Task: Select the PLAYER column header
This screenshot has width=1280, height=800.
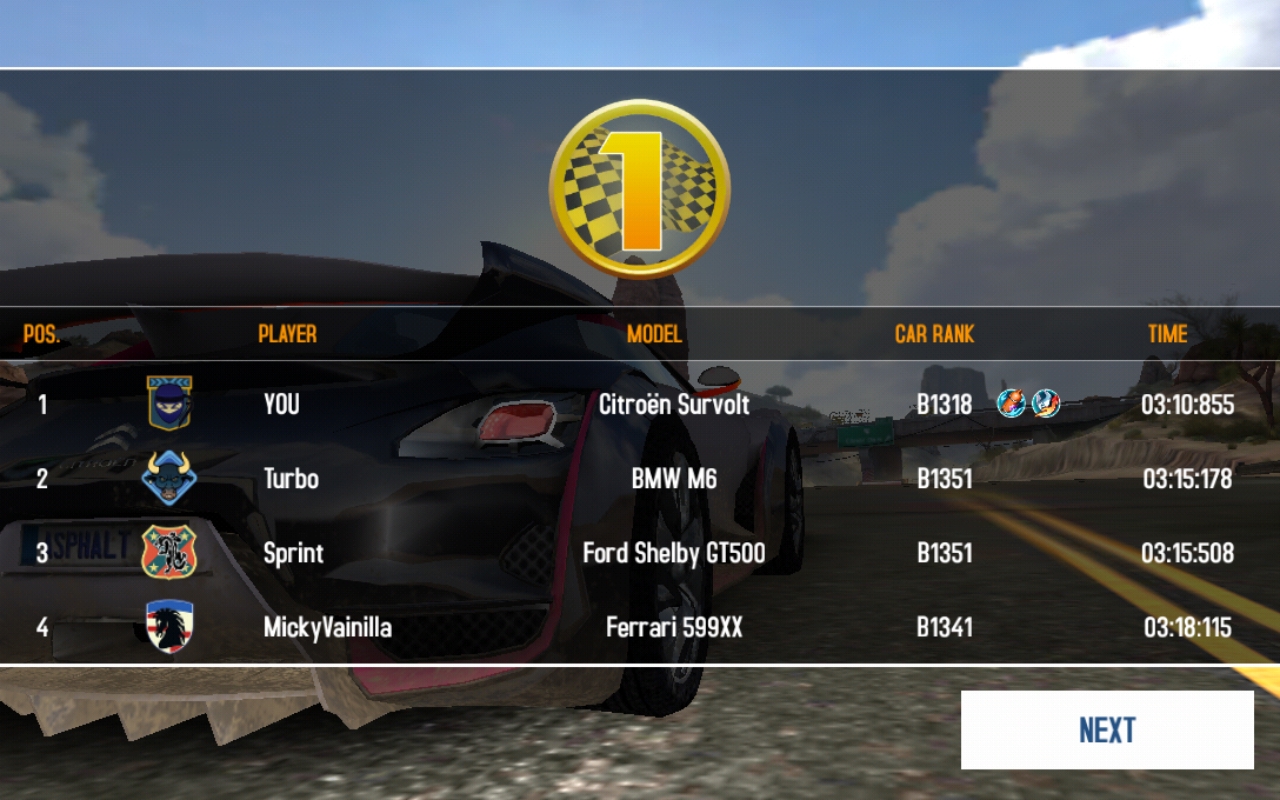Action: [287, 334]
